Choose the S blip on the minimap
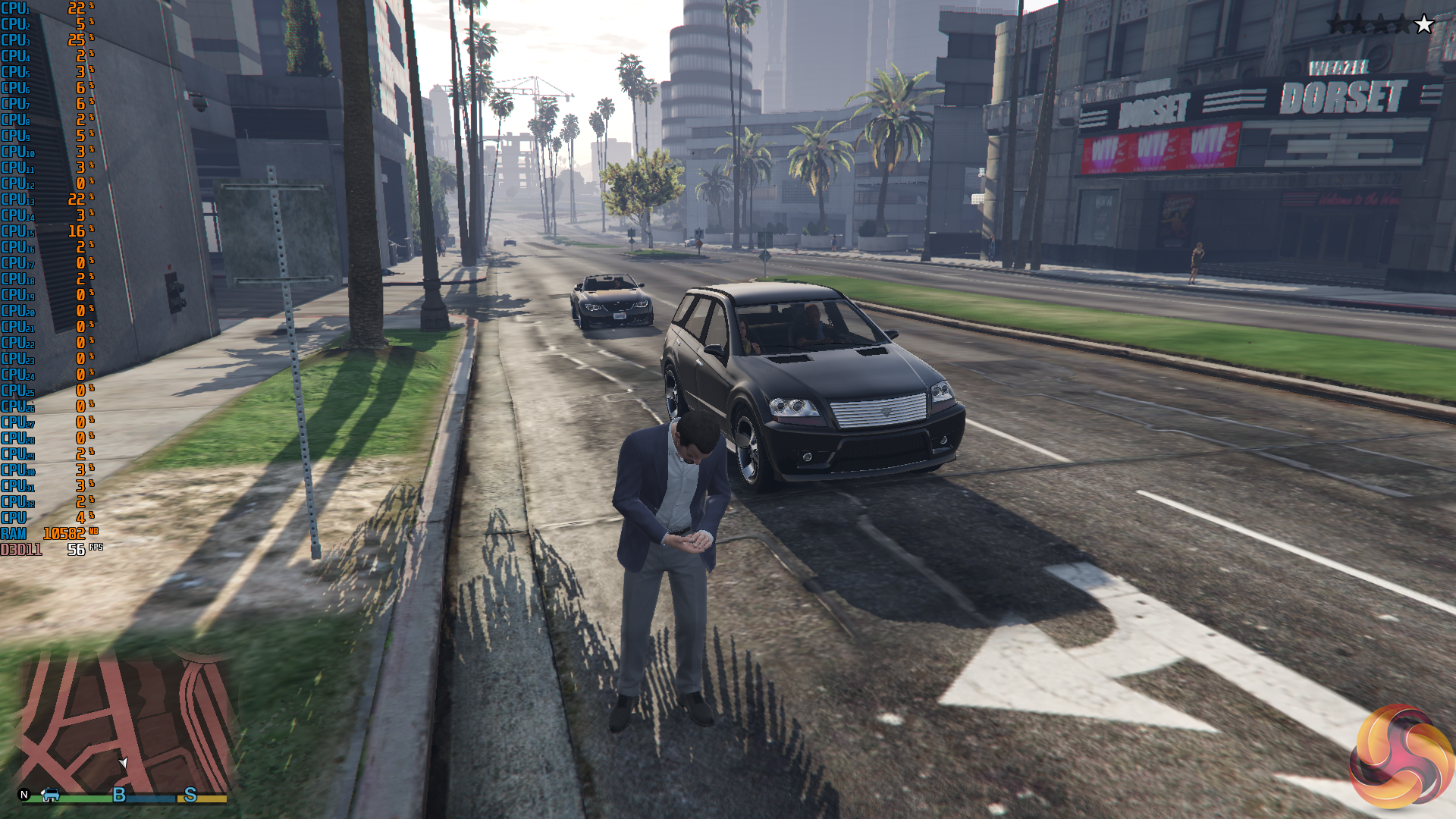The width and height of the screenshot is (1456, 819). click(x=190, y=795)
